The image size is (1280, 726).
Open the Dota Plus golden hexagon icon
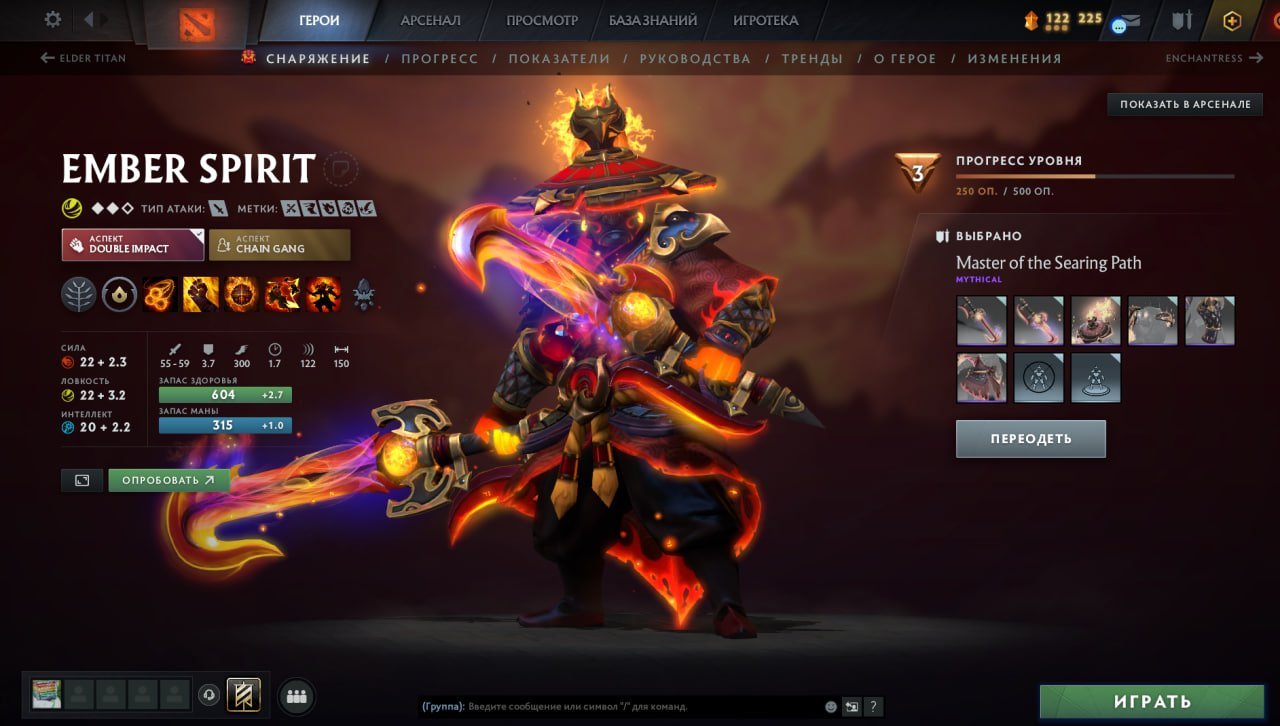1232,18
